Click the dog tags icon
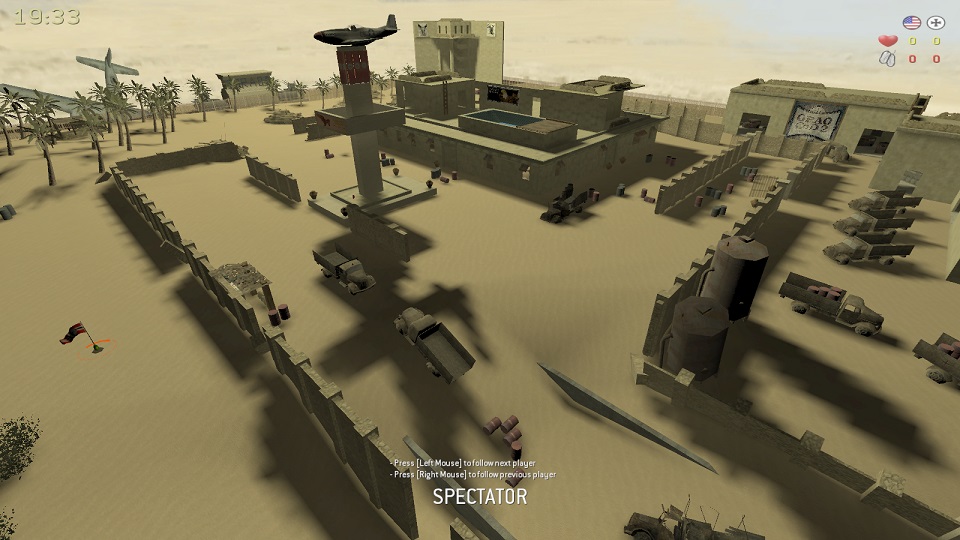Image resolution: width=960 pixels, height=540 pixels. click(887, 59)
